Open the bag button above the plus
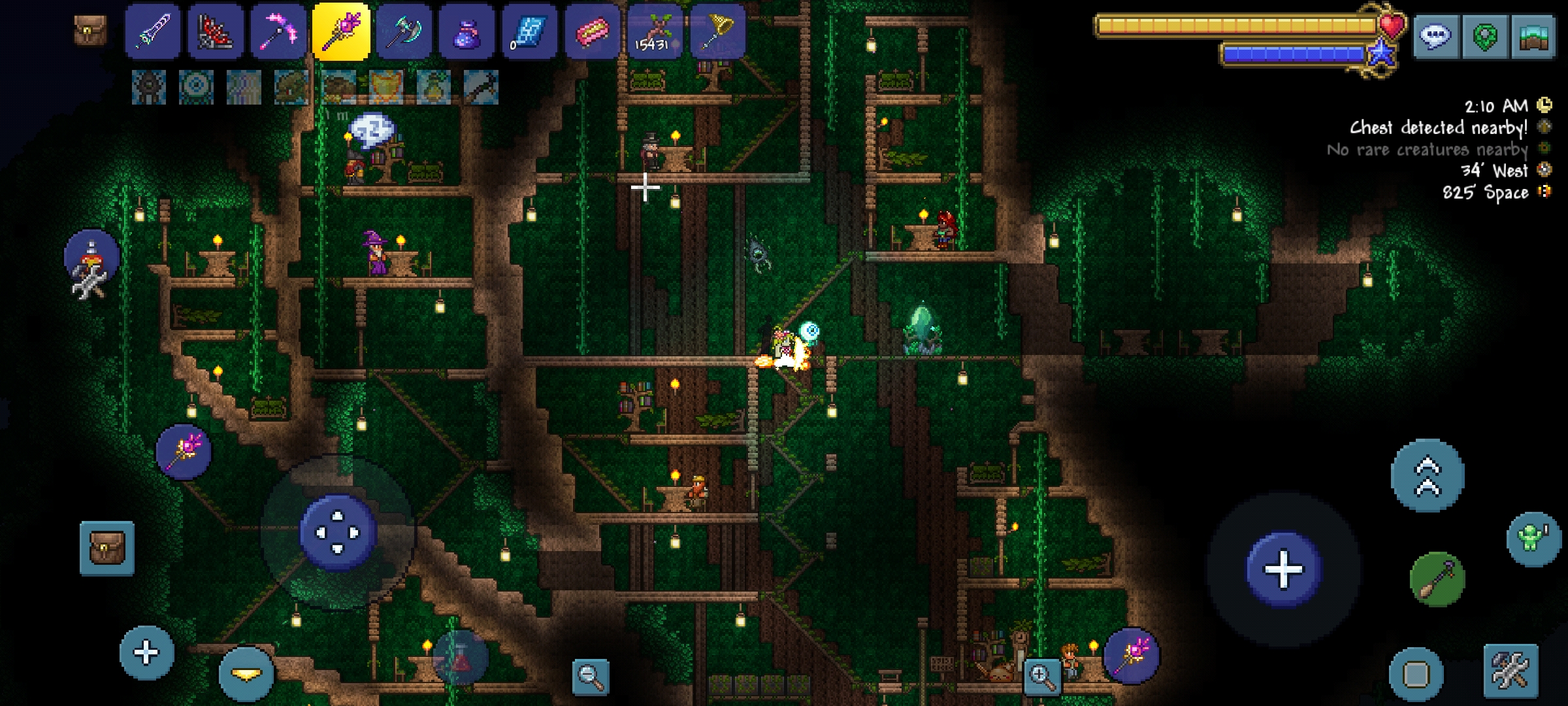Image resolution: width=1568 pixels, height=706 pixels. tap(107, 548)
